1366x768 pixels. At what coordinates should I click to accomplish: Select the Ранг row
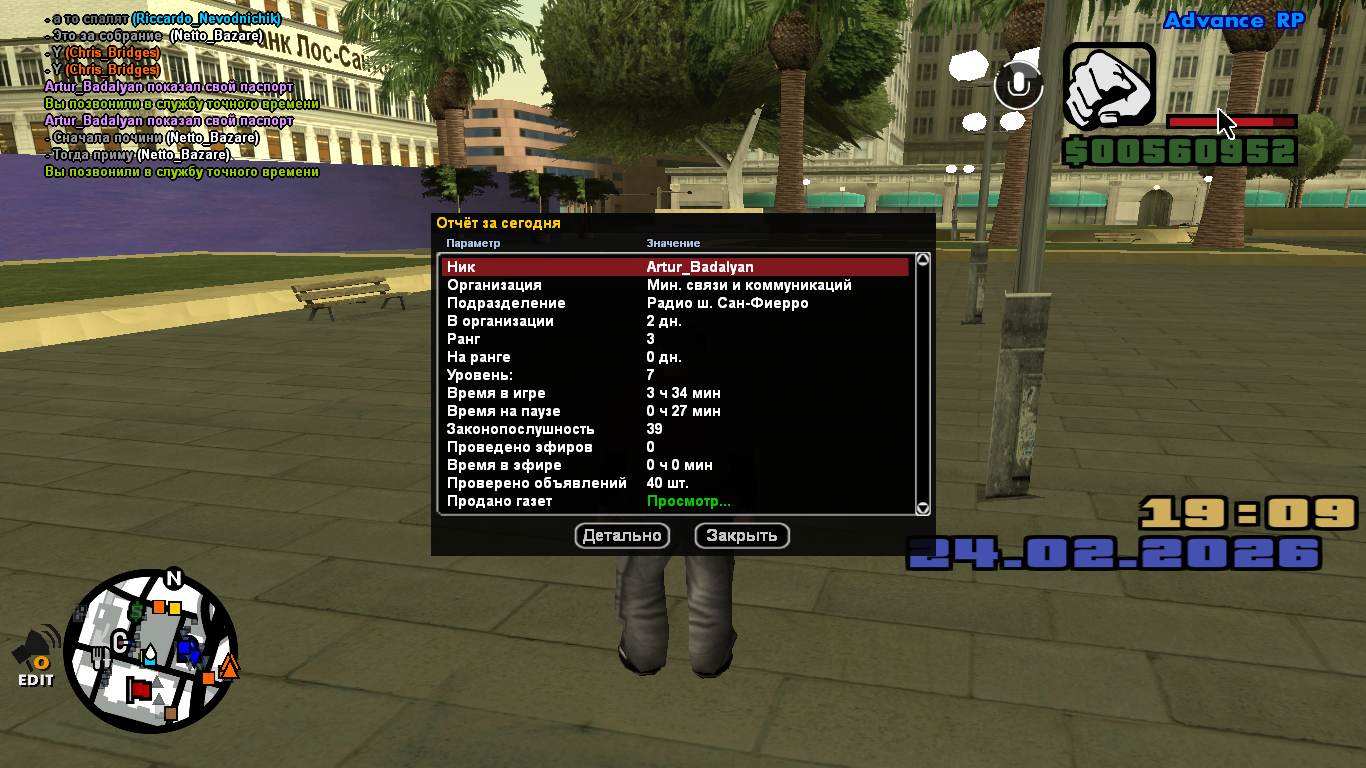[675, 339]
